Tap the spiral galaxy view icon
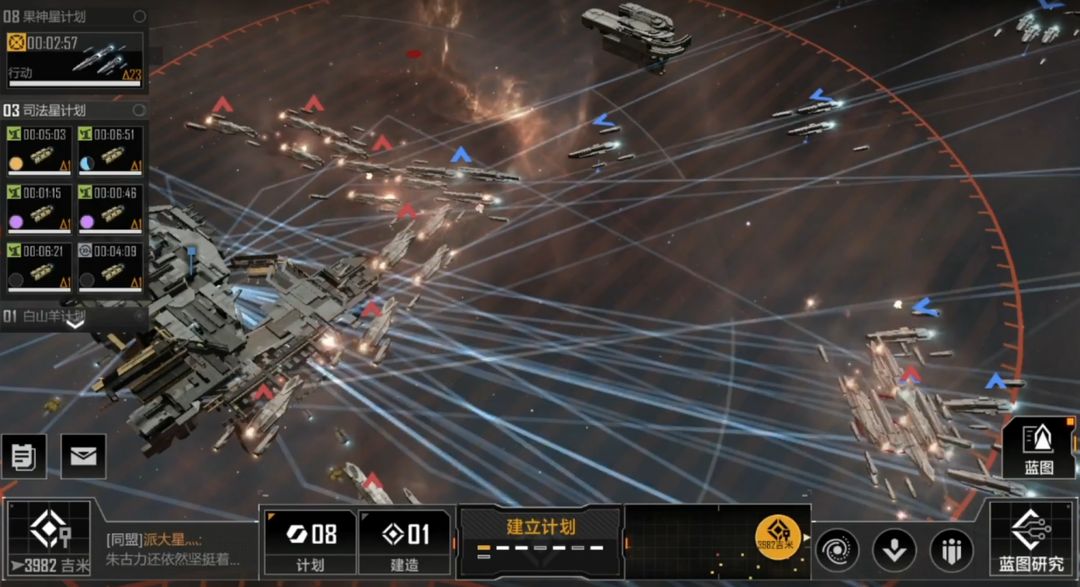The image size is (1080, 587). coord(837,550)
